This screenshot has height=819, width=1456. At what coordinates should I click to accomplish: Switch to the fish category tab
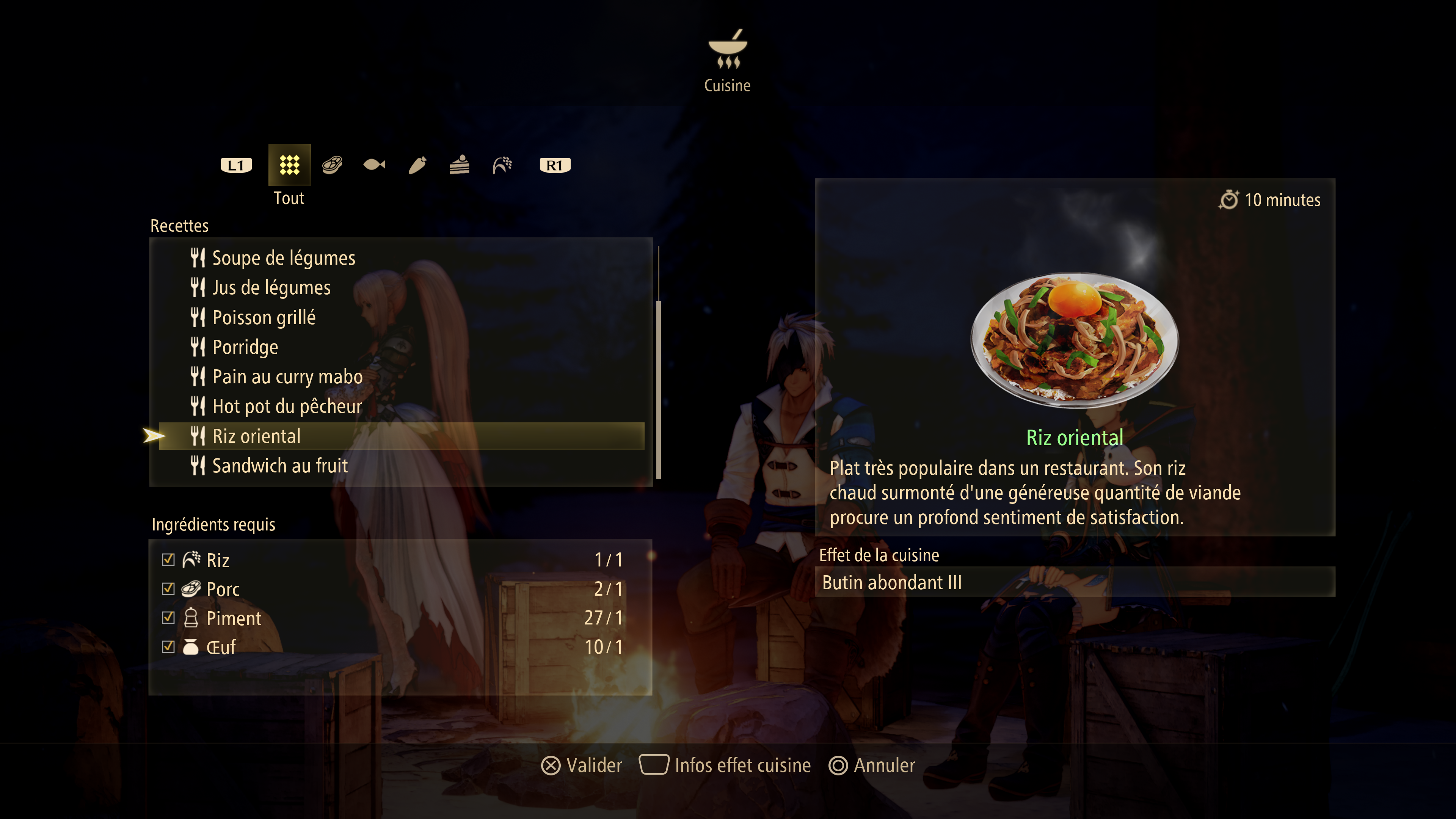pos(374,165)
